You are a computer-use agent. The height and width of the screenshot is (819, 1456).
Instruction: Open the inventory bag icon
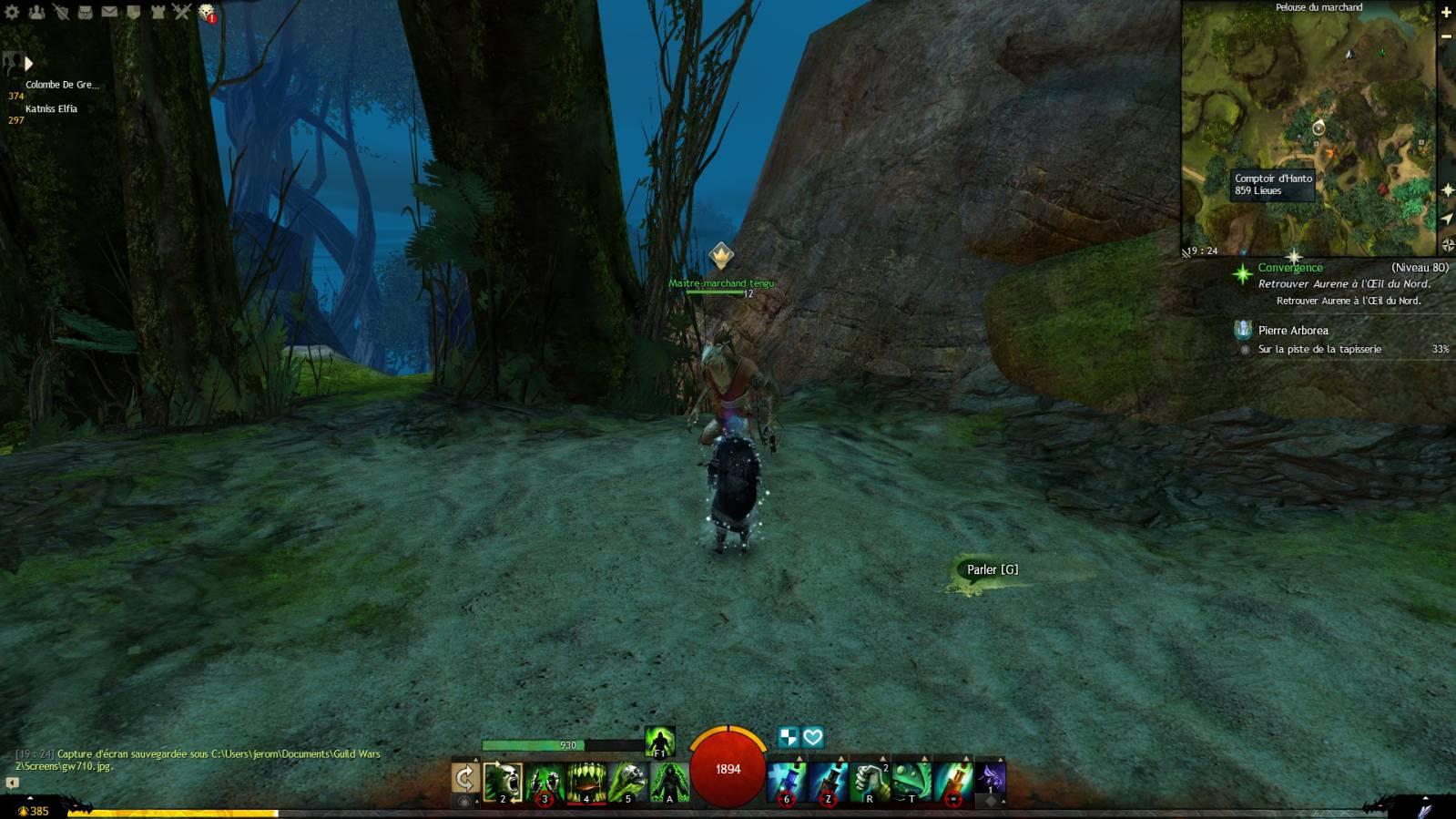click(x=85, y=12)
